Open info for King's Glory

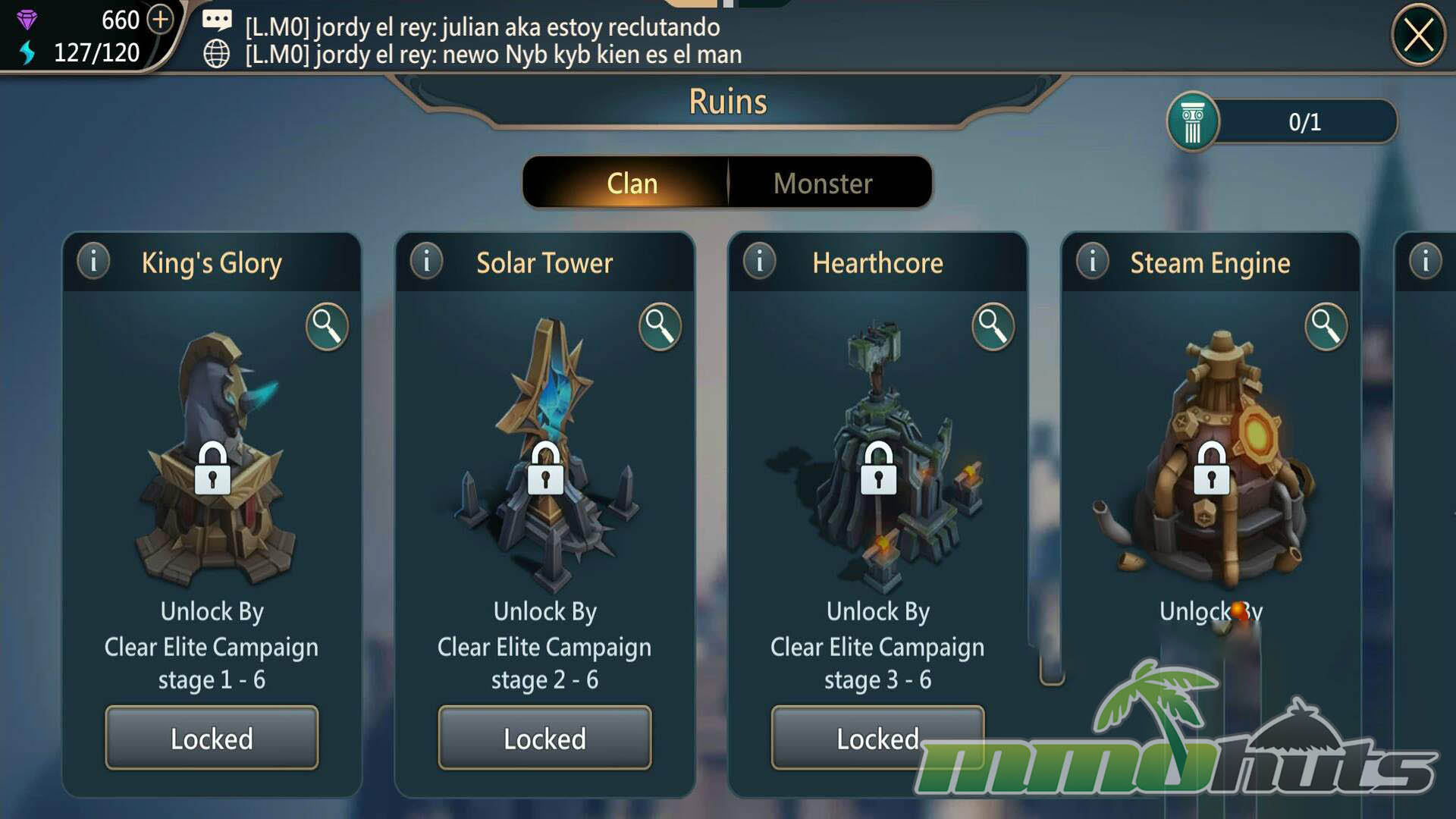tap(94, 262)
